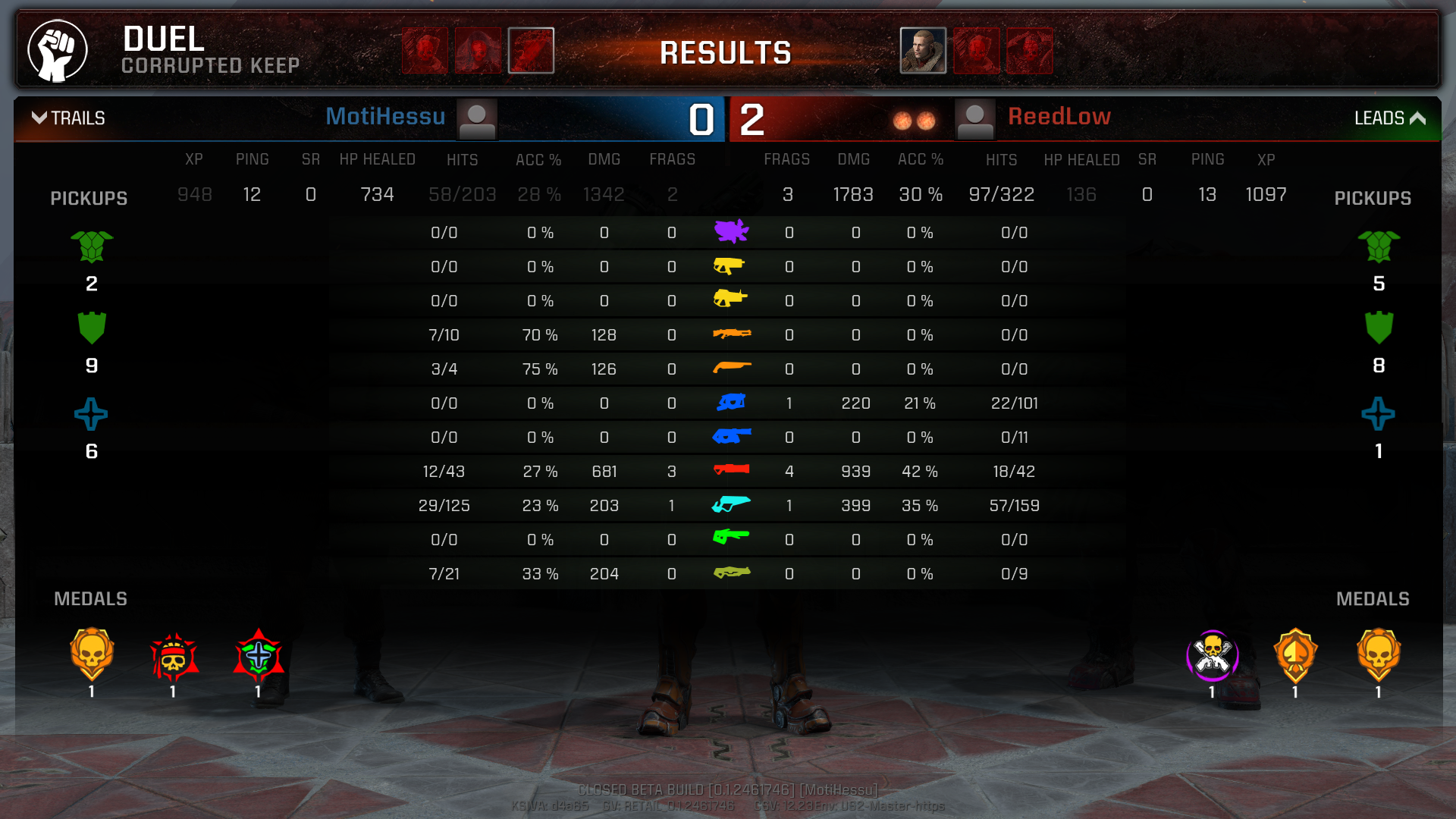The width and height of the screenshot is (1456, 819).
Task: Click the red headband skull medal
Action: [174, 657]
